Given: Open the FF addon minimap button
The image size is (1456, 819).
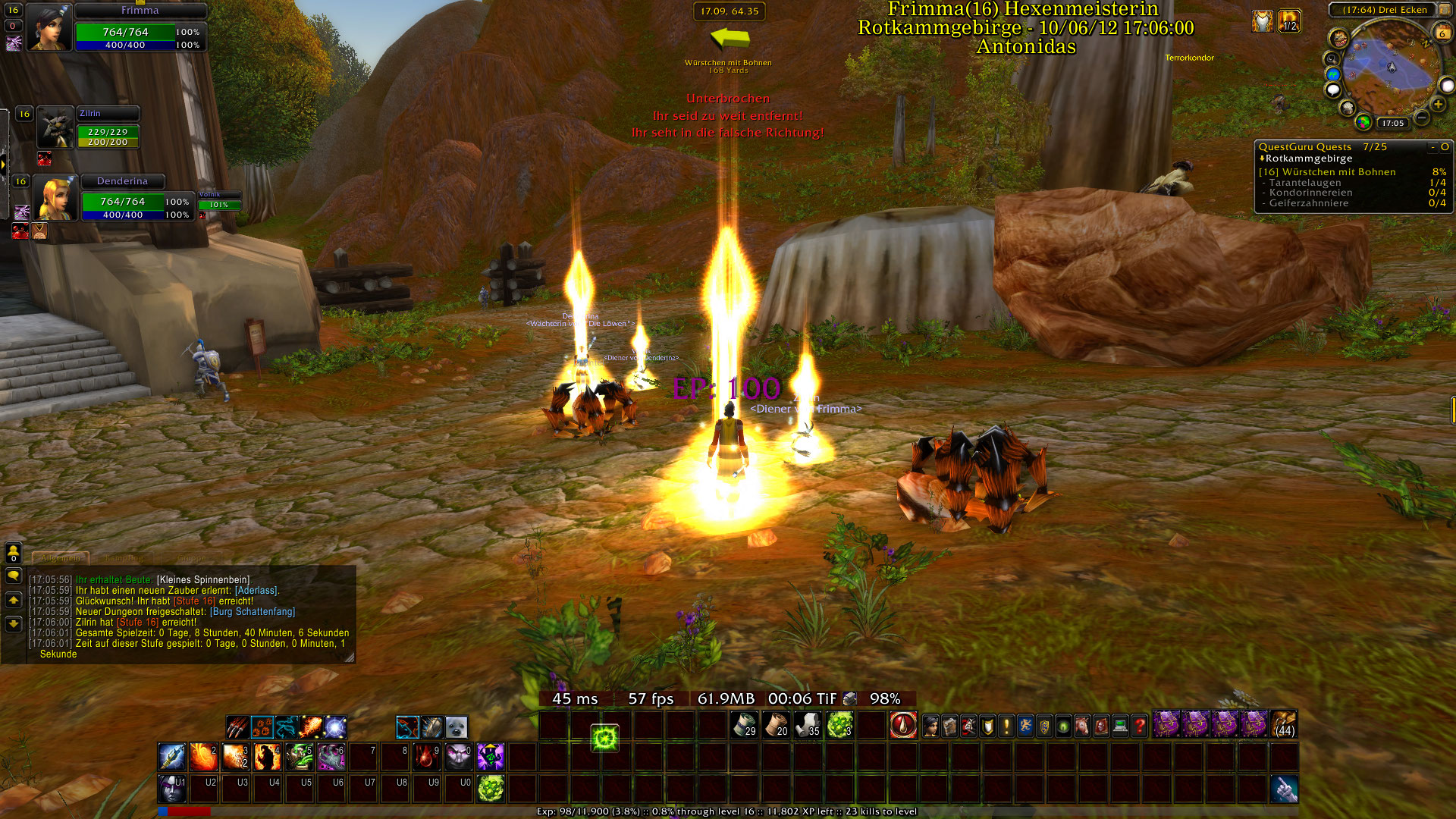Looking at the screenshot, I should pyautogui.click(x=1333, y=74).
